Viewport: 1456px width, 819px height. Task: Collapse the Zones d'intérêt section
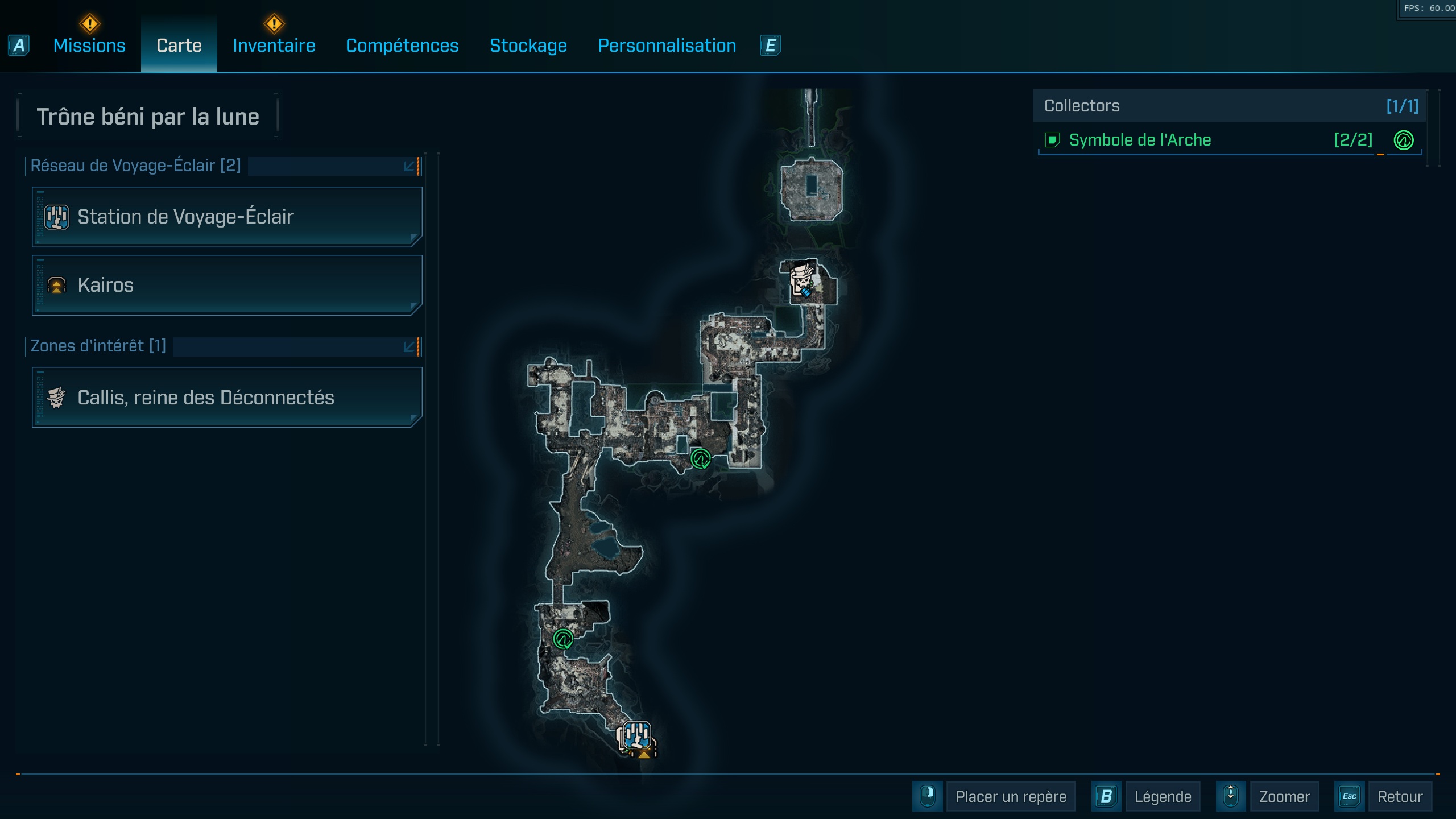[409, 346]
